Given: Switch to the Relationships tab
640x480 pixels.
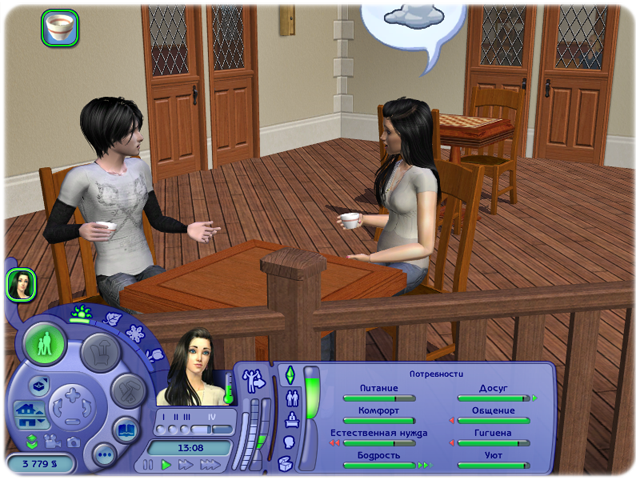Looking at the screenshot, I should pos(290,395).
